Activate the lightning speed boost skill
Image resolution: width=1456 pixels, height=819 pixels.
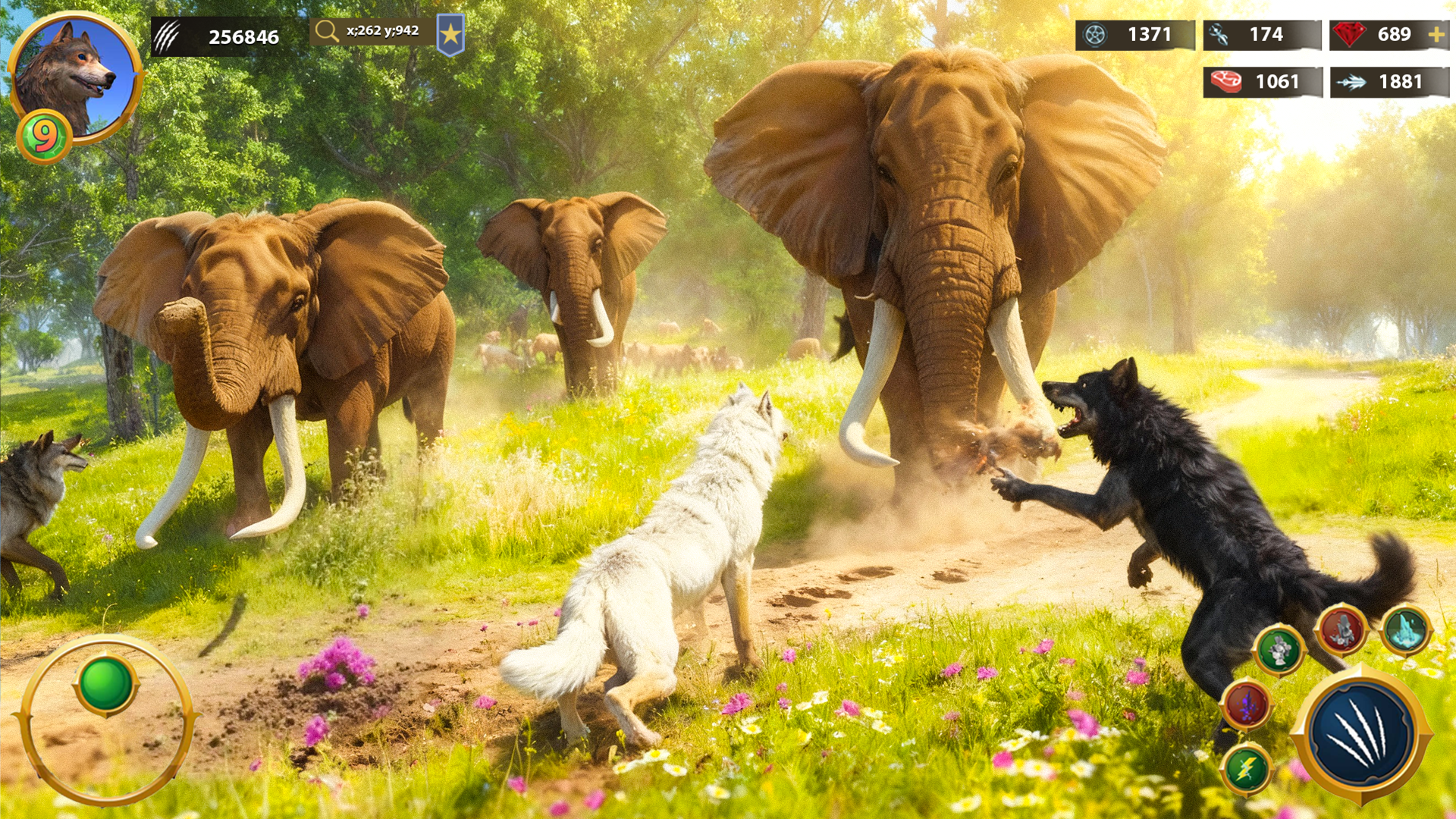coord(1250,768)
